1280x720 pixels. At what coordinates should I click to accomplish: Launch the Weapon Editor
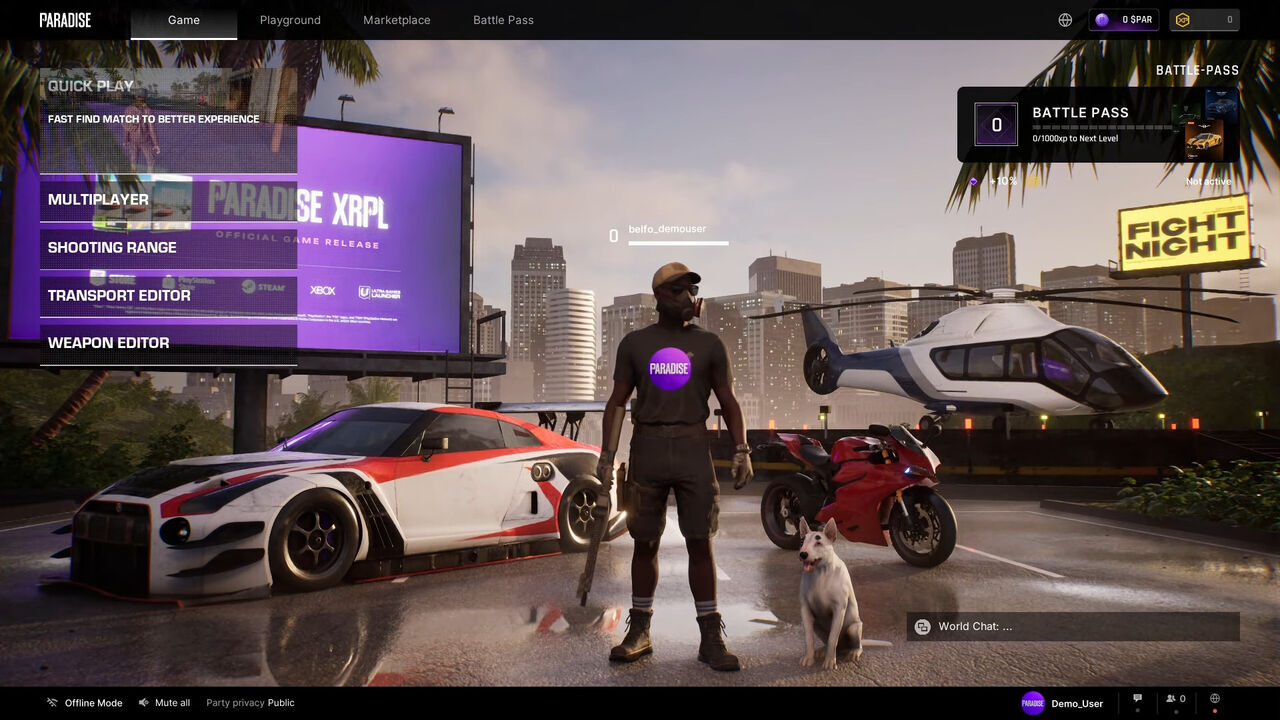coord(168,343)
